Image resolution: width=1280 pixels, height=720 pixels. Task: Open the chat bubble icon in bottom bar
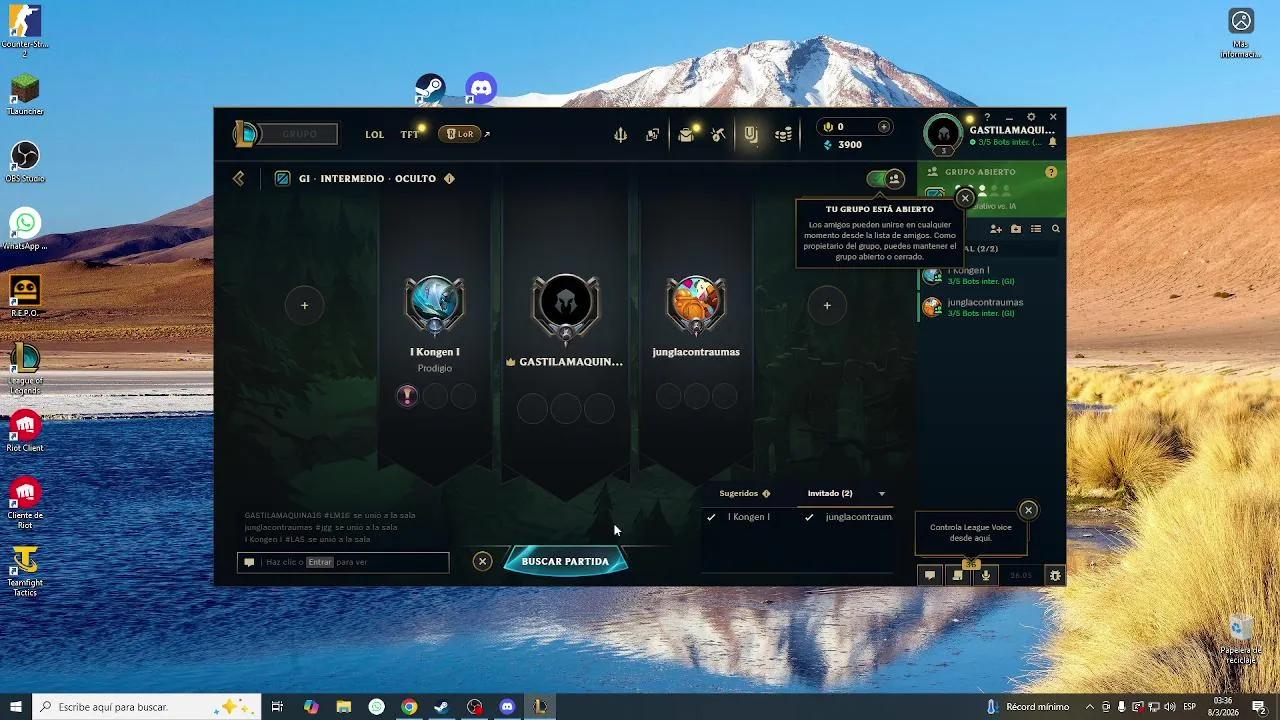pos(929,575)
